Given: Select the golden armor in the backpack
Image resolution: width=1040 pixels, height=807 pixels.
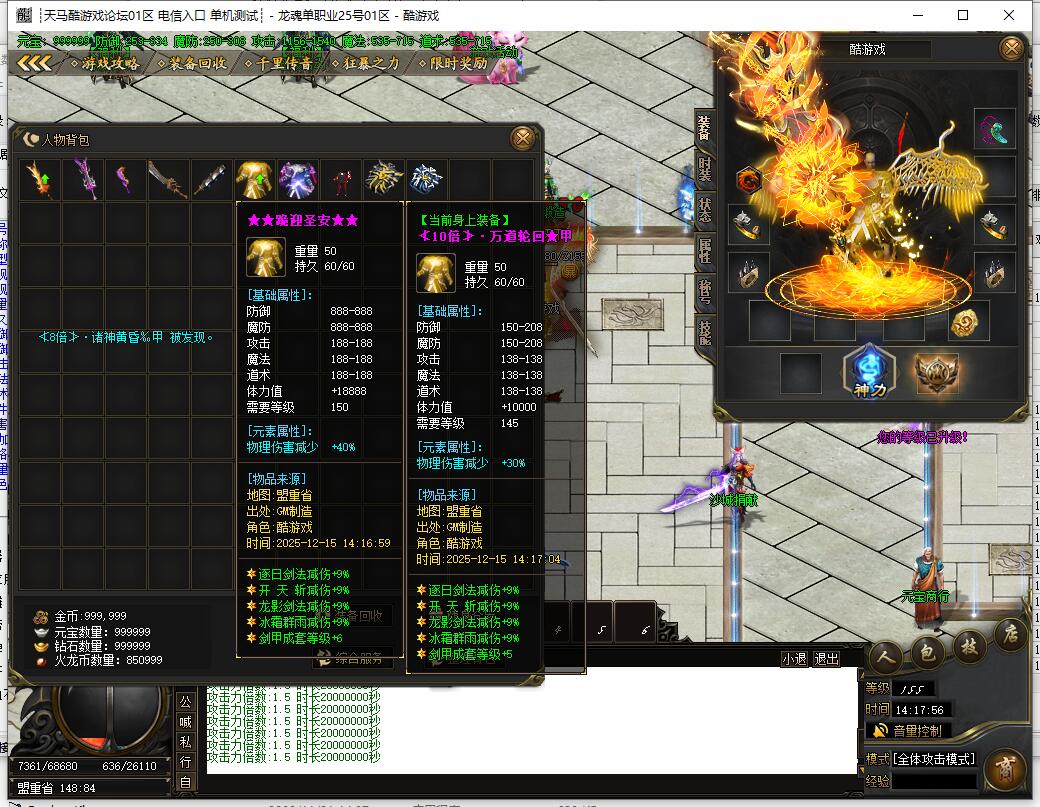Looking at the screenshot, I should coord(254,180).
